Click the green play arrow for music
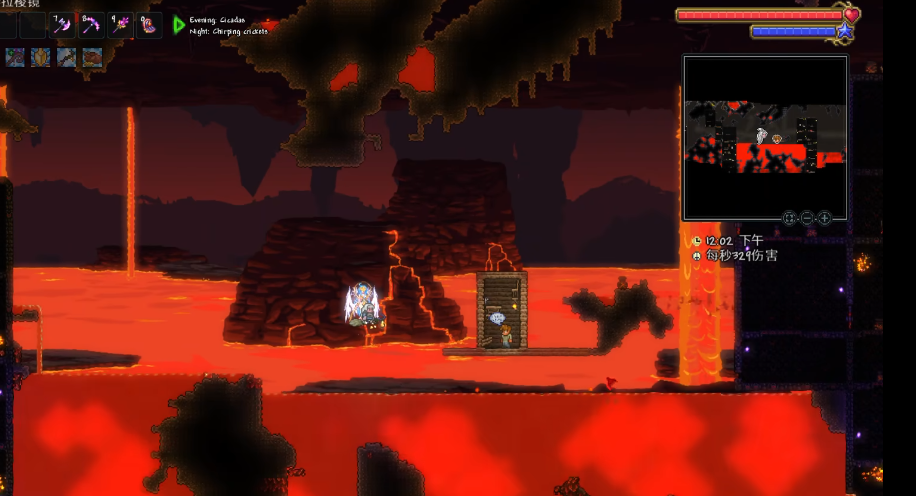 (x=179, y=25)
